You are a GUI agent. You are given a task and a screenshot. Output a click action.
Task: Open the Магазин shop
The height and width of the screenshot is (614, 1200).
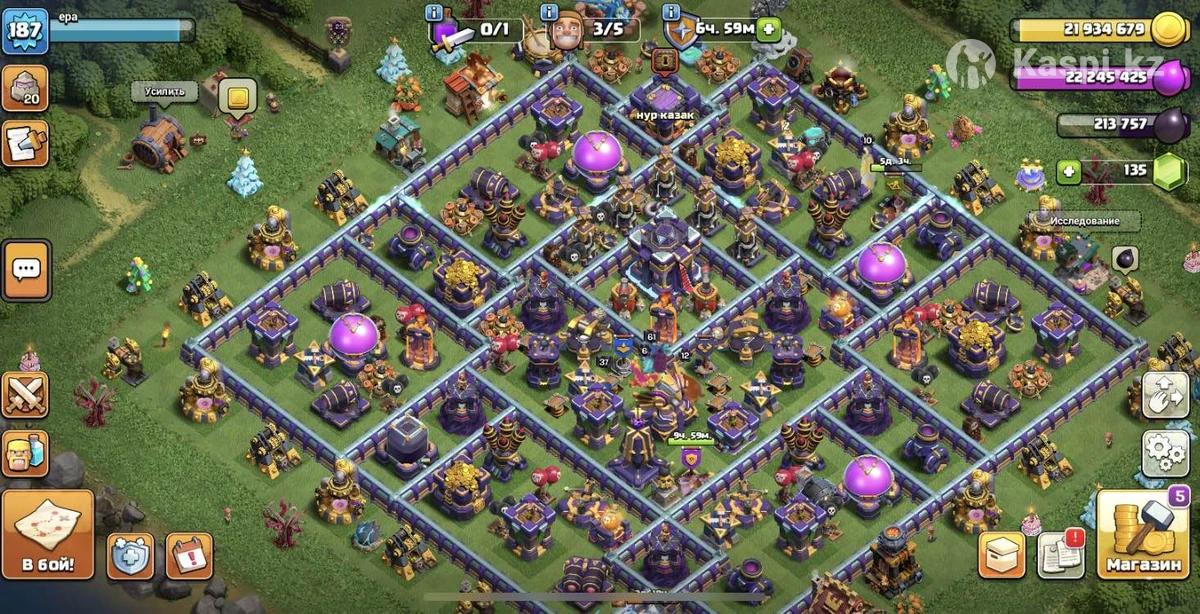point(1143,535)
